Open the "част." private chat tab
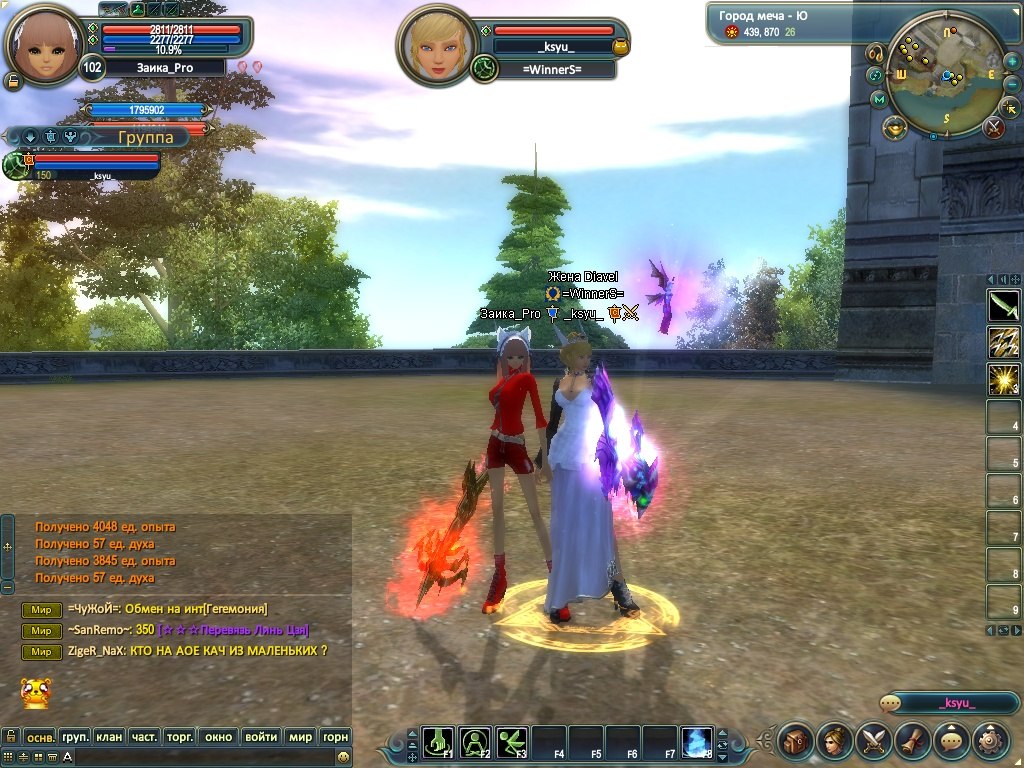Image resolution: width=1024 pixels, height=768 pixels. click(x=144, y=737)
